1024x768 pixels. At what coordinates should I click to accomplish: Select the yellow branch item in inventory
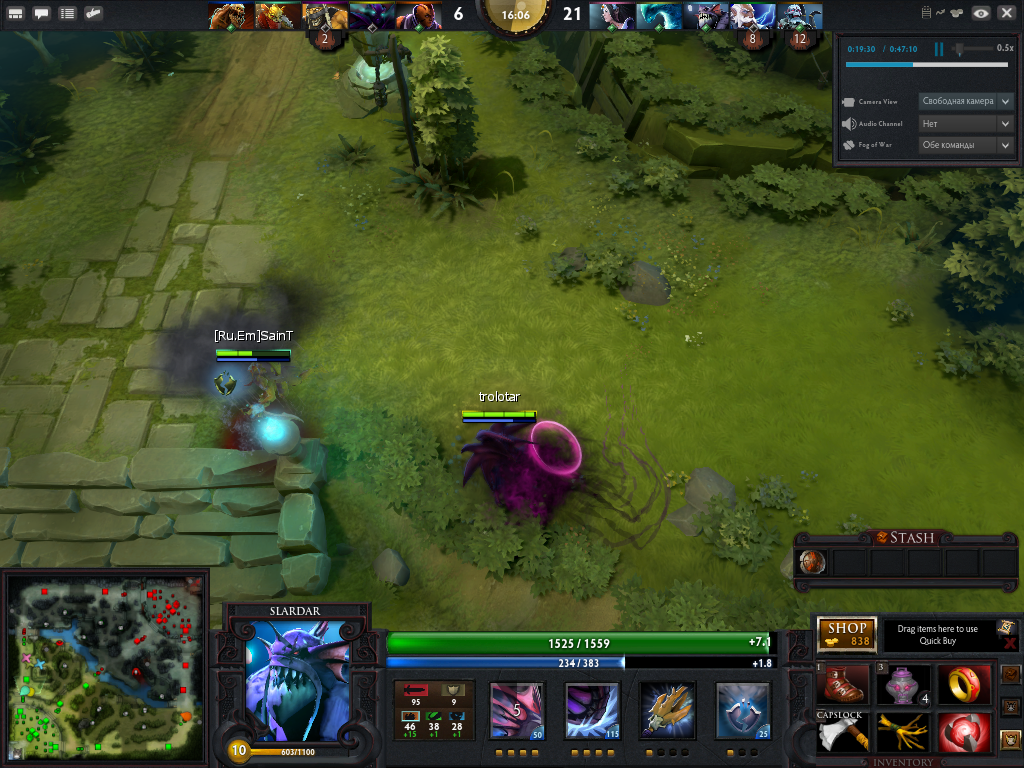[x=904, y=733]
